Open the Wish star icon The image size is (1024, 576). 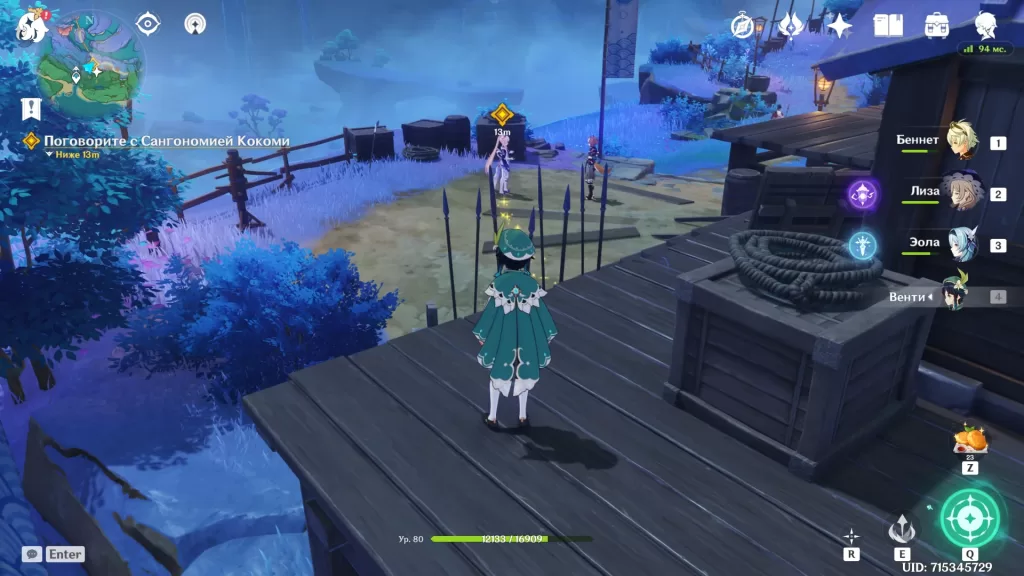(839, 26)
